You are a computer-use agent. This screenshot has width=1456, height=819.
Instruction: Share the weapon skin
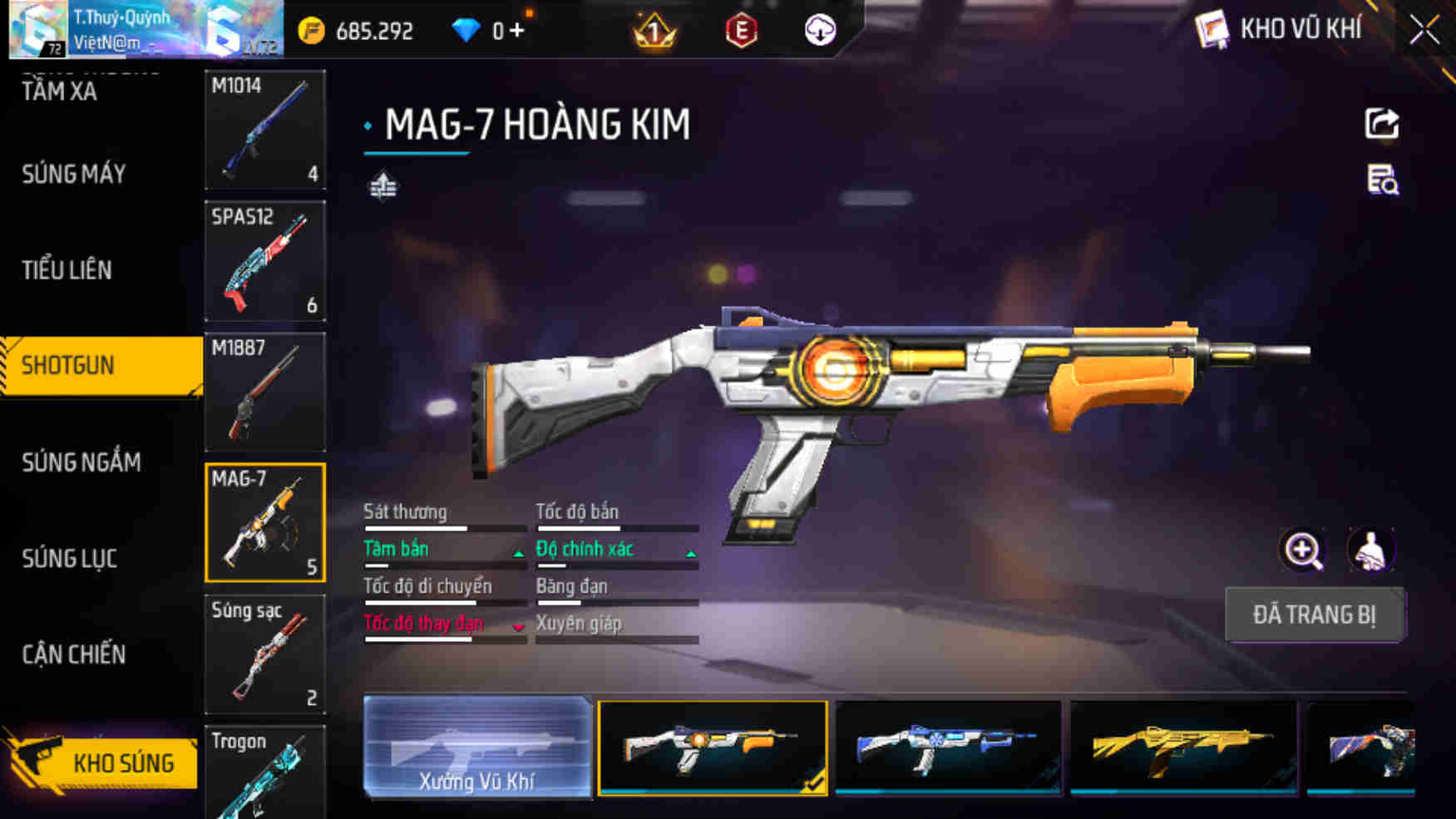pos(1382,125)
